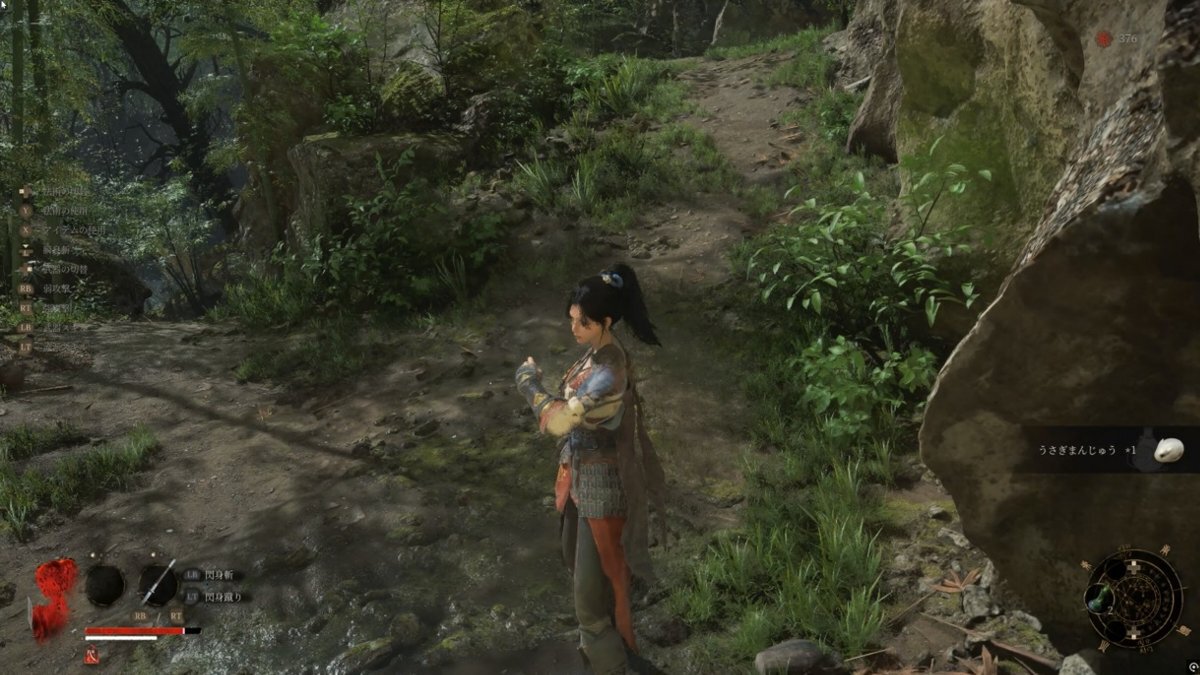
Task: Select the empty round slot beside the sword
Action: [105, 584]
